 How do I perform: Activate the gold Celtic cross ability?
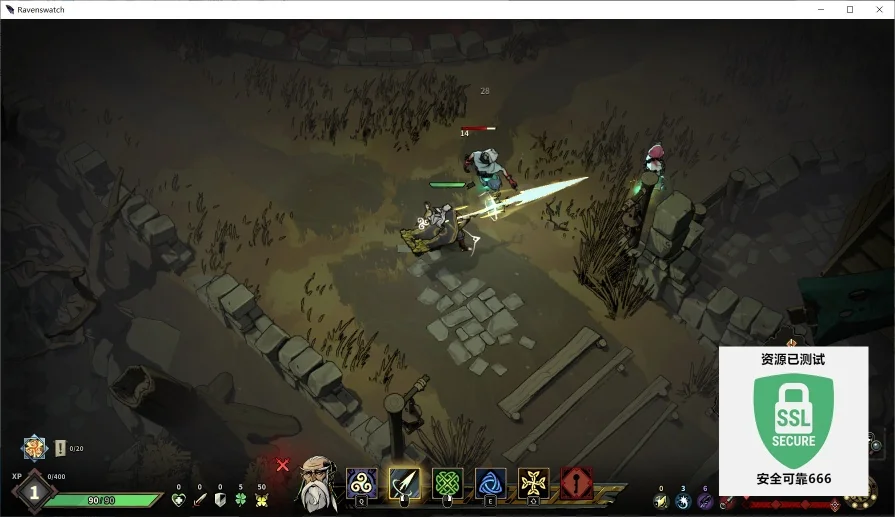(533, 483)
